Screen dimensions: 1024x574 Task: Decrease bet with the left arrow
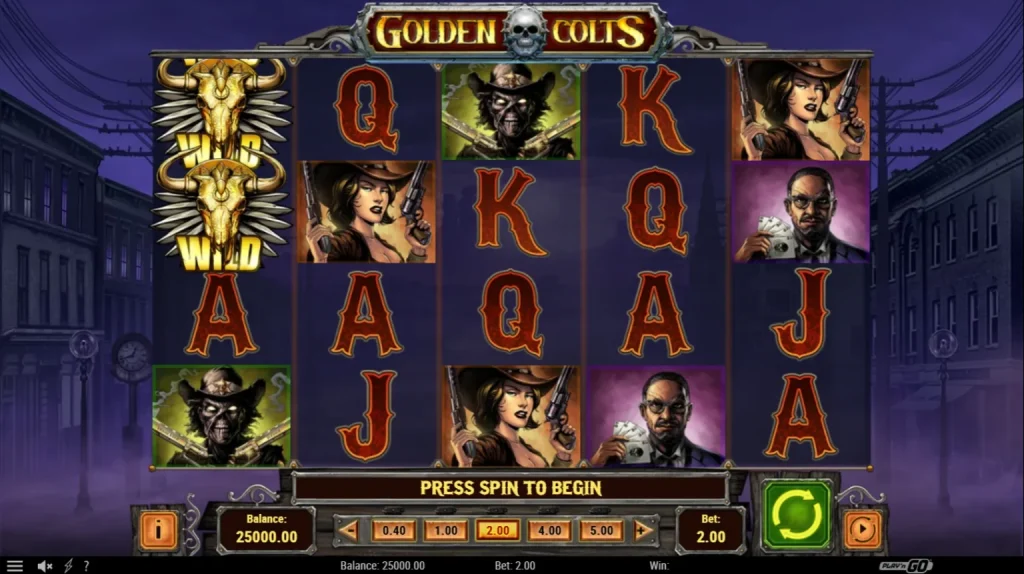point(349,530)
